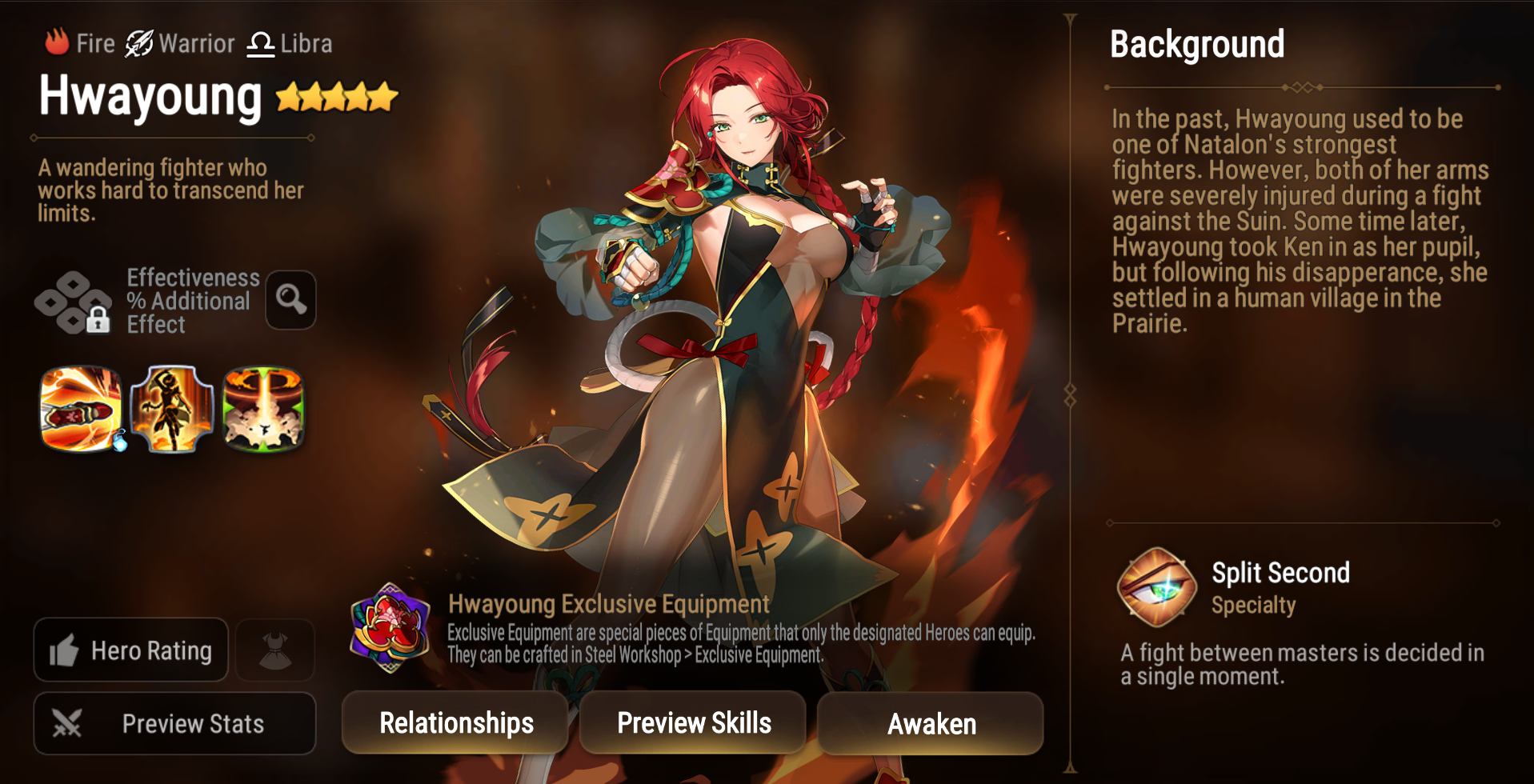Select the Warrior class icon
Image resolution: width=1534 pixels, height=784 pixels.
[x=138, y=42]
